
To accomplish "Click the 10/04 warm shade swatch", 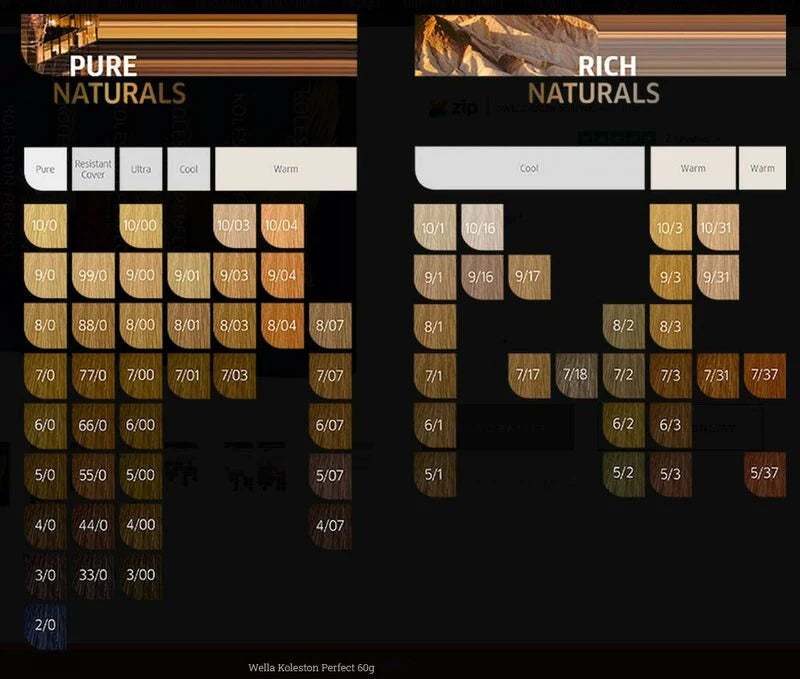I will pyautogui.click(x=283, y=226).
